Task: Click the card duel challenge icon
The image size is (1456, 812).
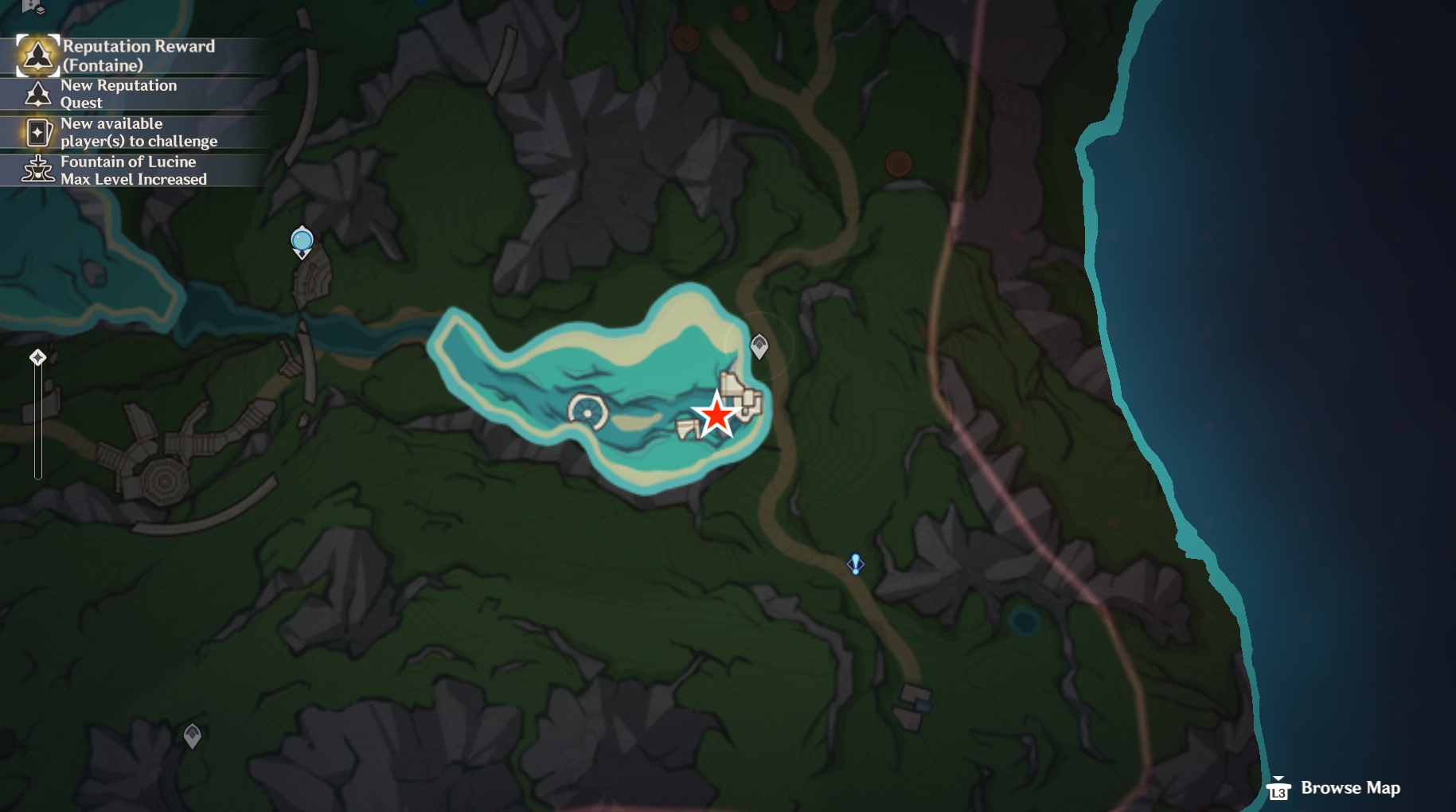Action: point(38,132)
